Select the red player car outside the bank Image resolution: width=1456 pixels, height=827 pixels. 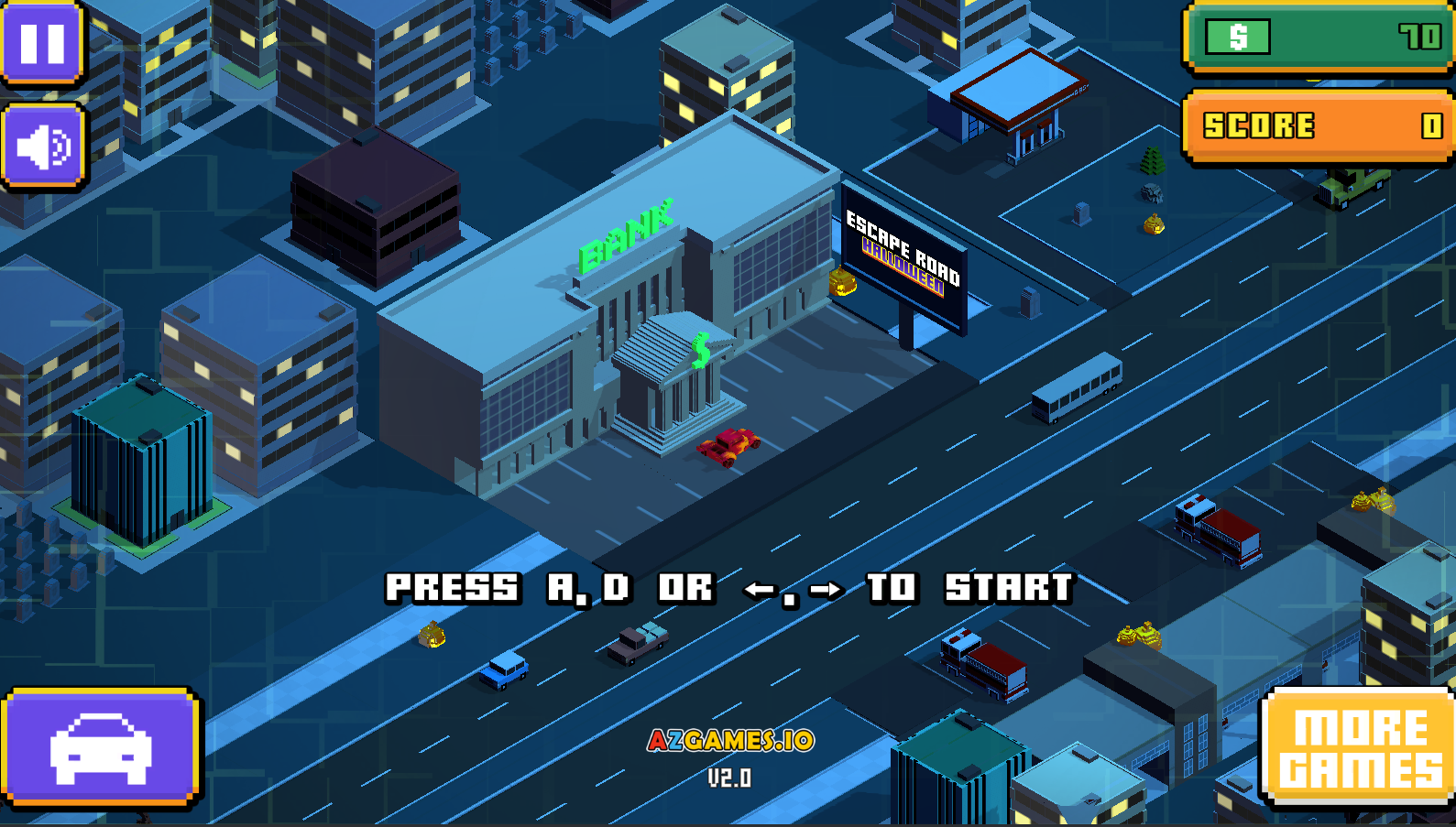tap(728, 446)
